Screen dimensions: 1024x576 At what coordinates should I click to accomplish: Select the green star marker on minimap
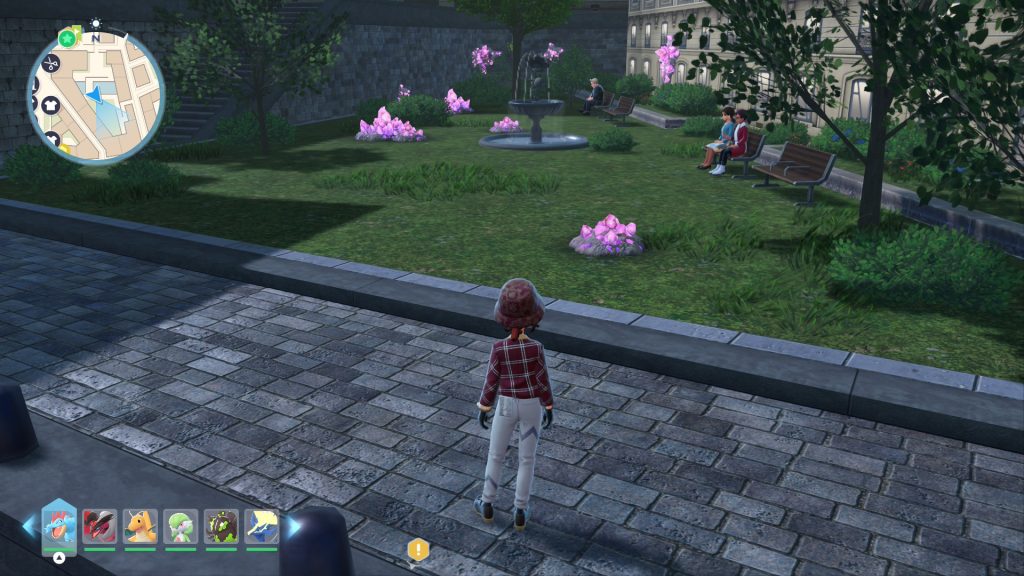(x=67, y=38)
